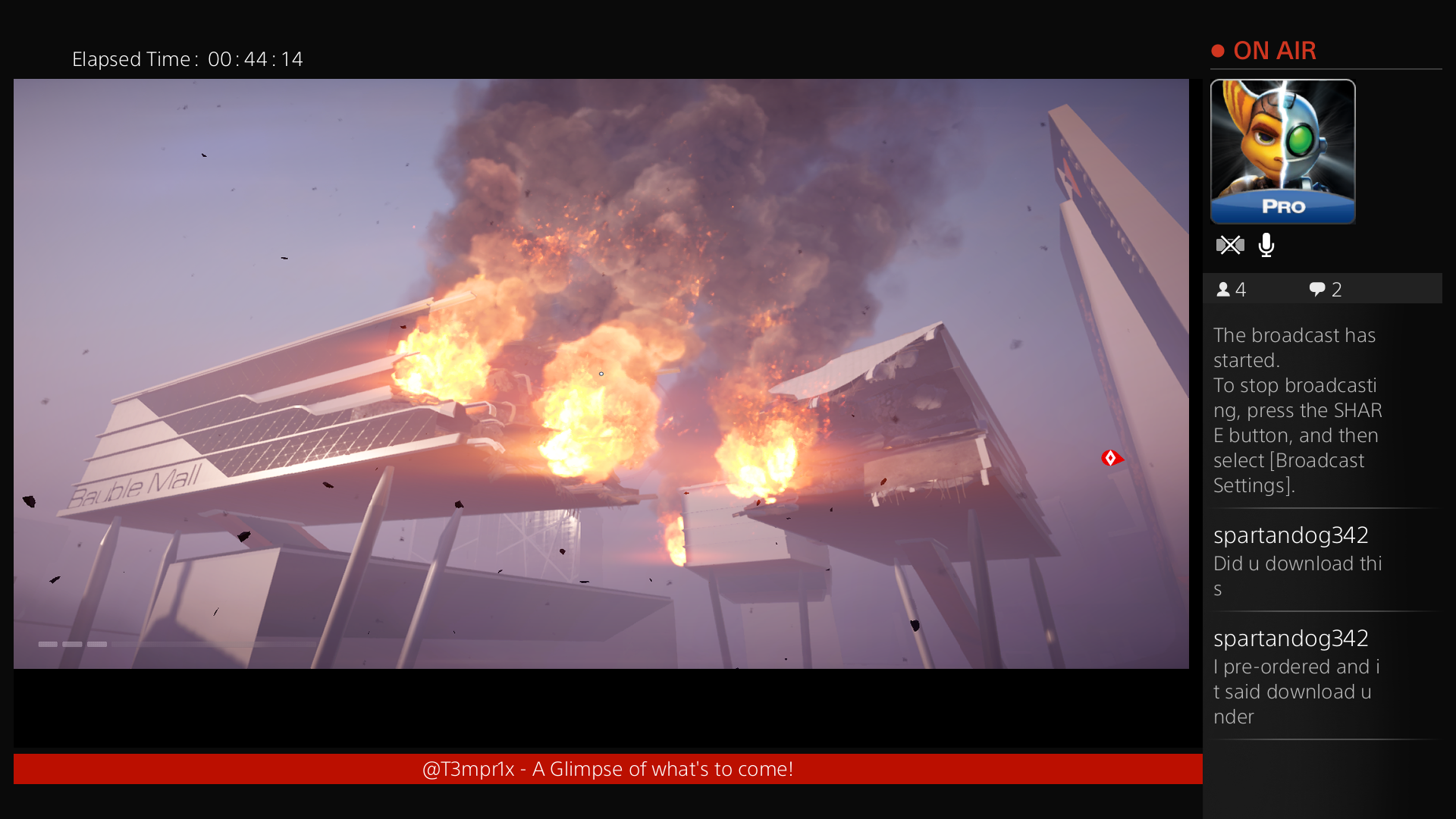Switch to the viewers tab showing 4
Screen dimensions: 1456x819
tap(1230, 289)
